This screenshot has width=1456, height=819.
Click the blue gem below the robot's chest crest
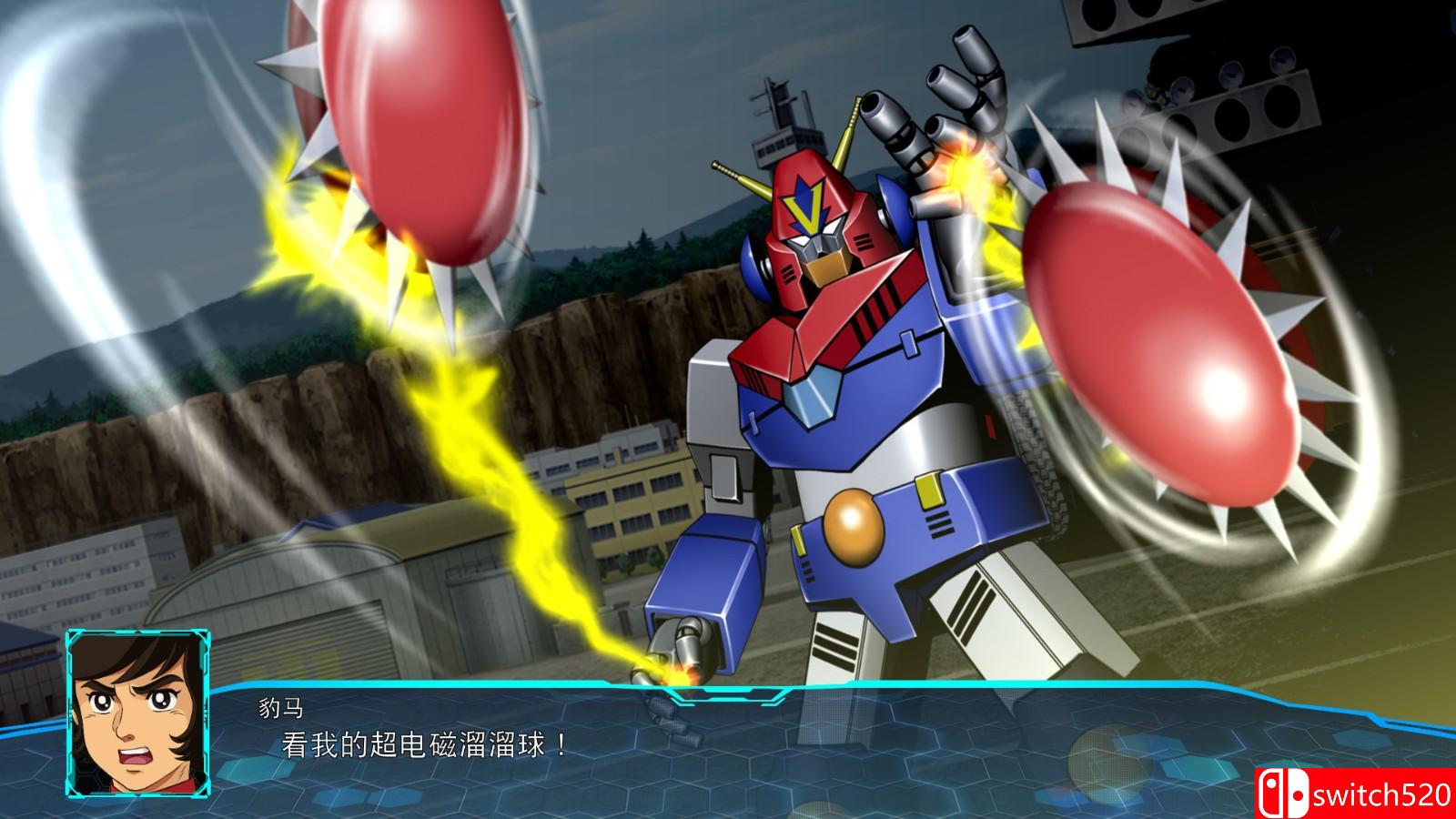pyautogui.click(x=810, y=396)
